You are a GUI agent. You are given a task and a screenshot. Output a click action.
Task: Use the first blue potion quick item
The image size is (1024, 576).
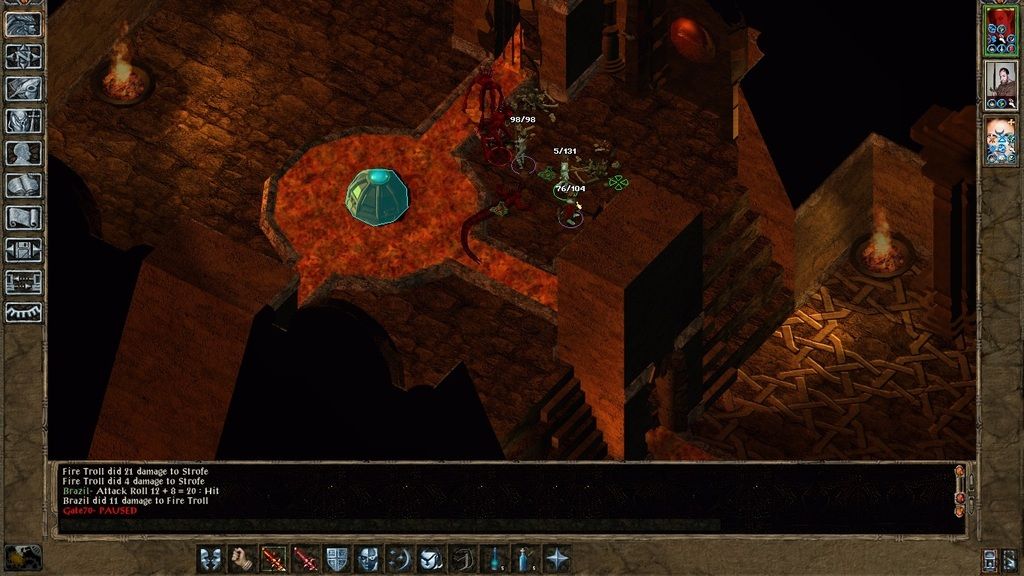coord(494,558)
